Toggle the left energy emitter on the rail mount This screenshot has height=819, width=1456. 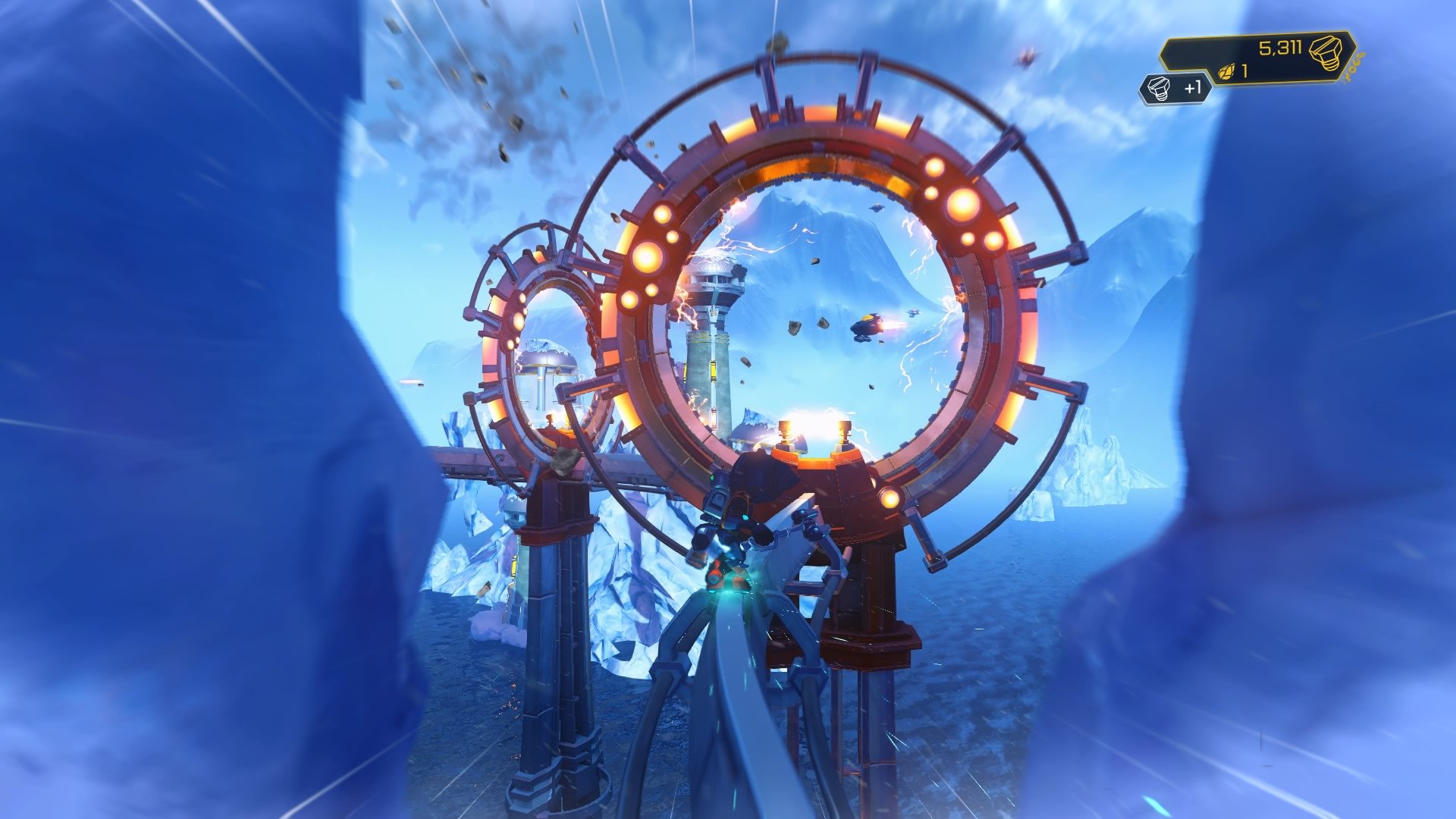[x=786, y=431]
